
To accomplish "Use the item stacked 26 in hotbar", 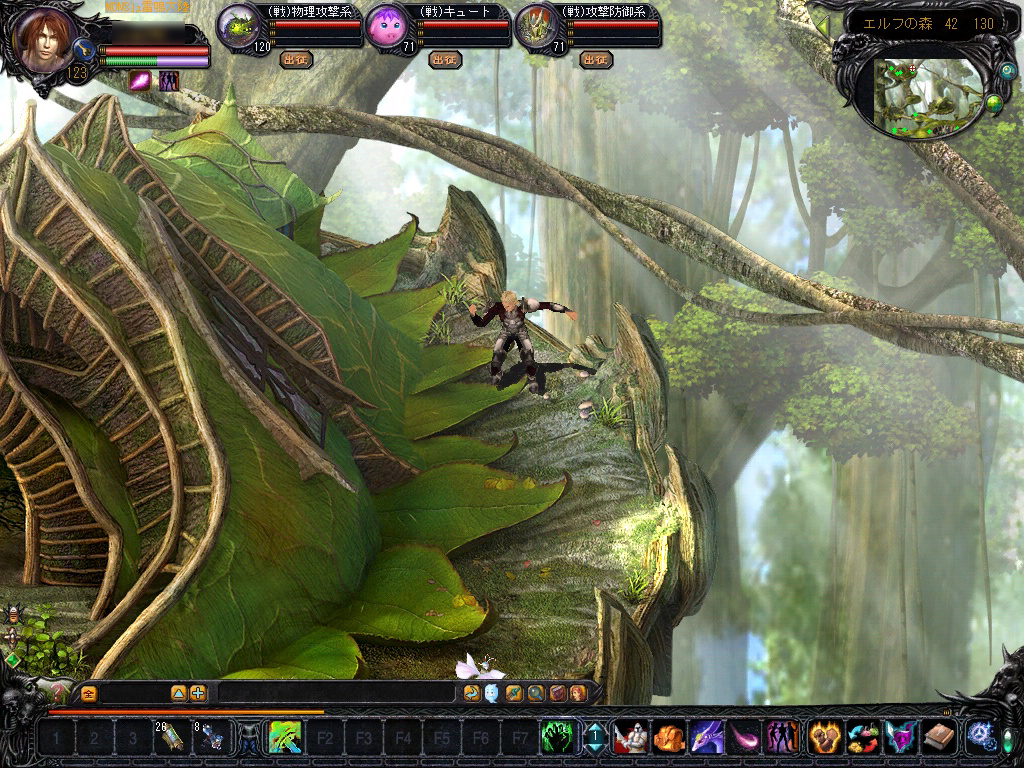I will tap(171, 738).
